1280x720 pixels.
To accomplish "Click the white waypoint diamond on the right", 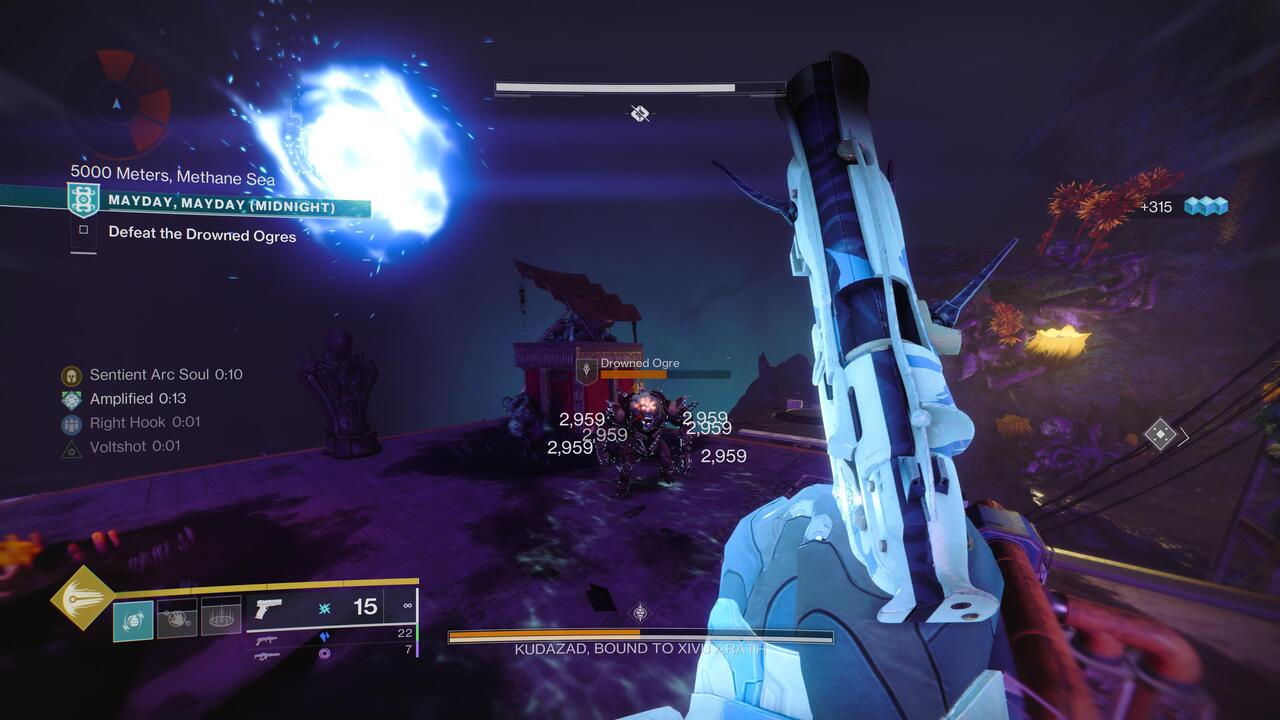I will [1162, 432].
